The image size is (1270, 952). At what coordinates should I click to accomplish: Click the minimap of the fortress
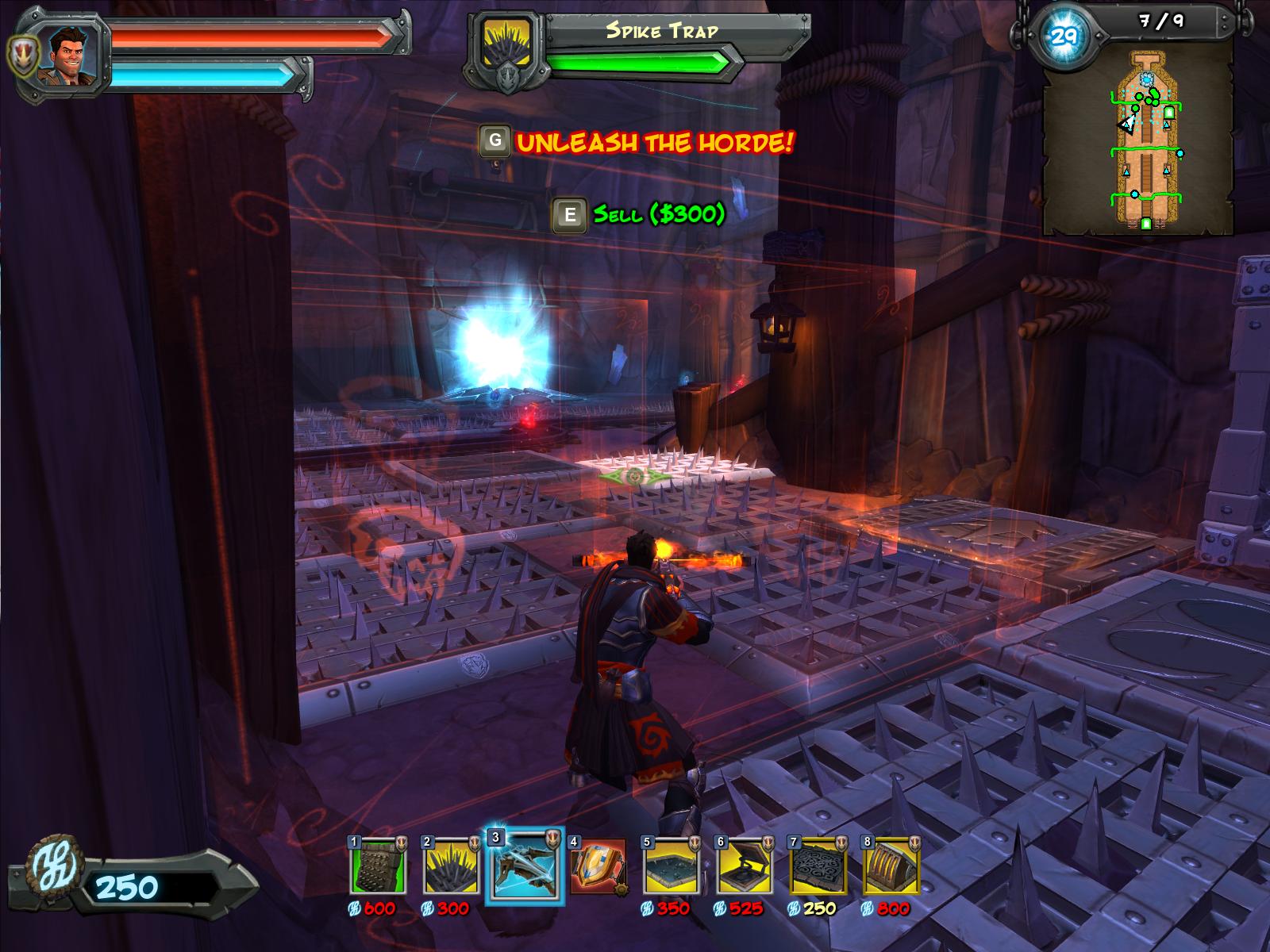[1139, 139]
